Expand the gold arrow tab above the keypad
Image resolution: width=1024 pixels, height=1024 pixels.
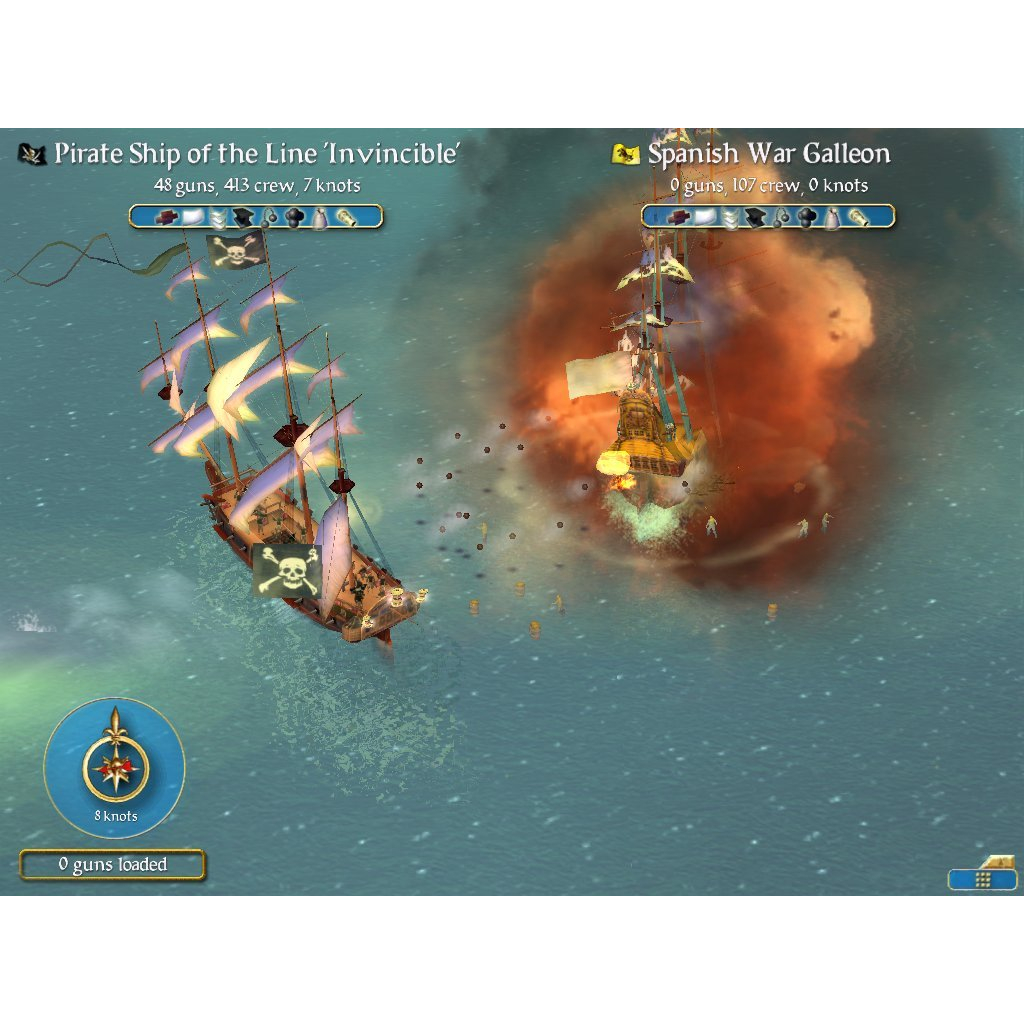click(999, 862)
